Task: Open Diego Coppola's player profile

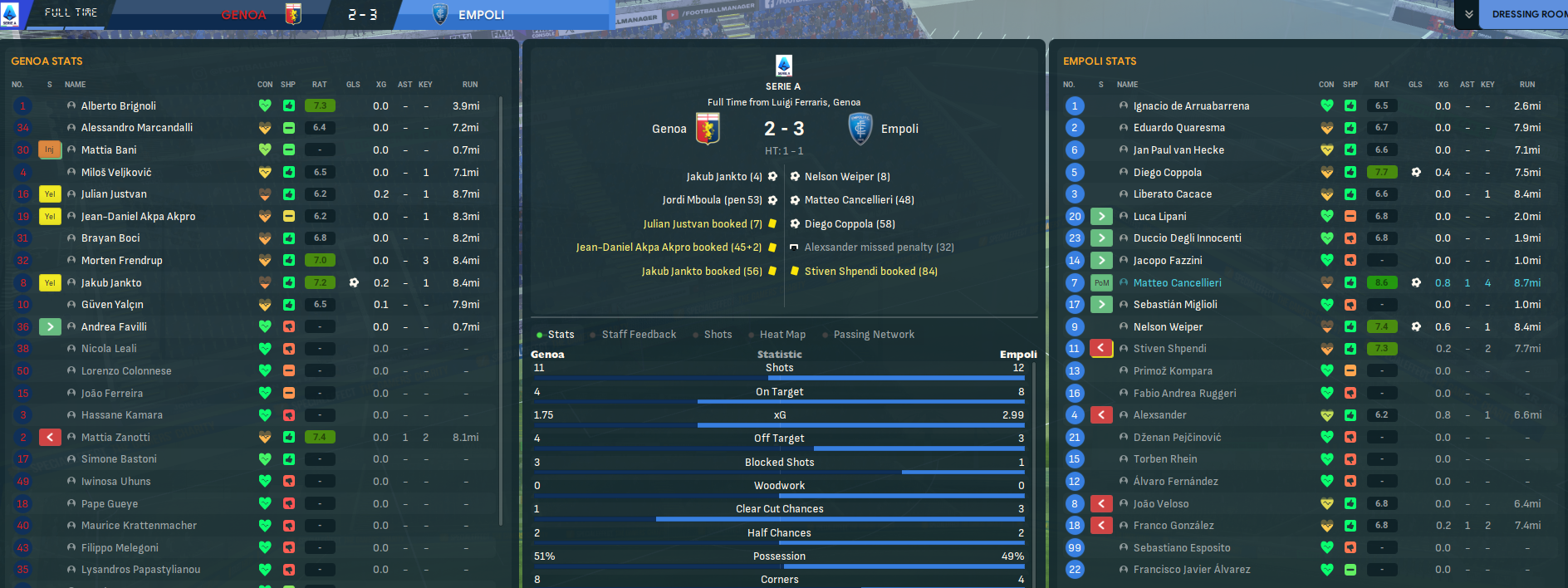Action: pos(1167,173)
